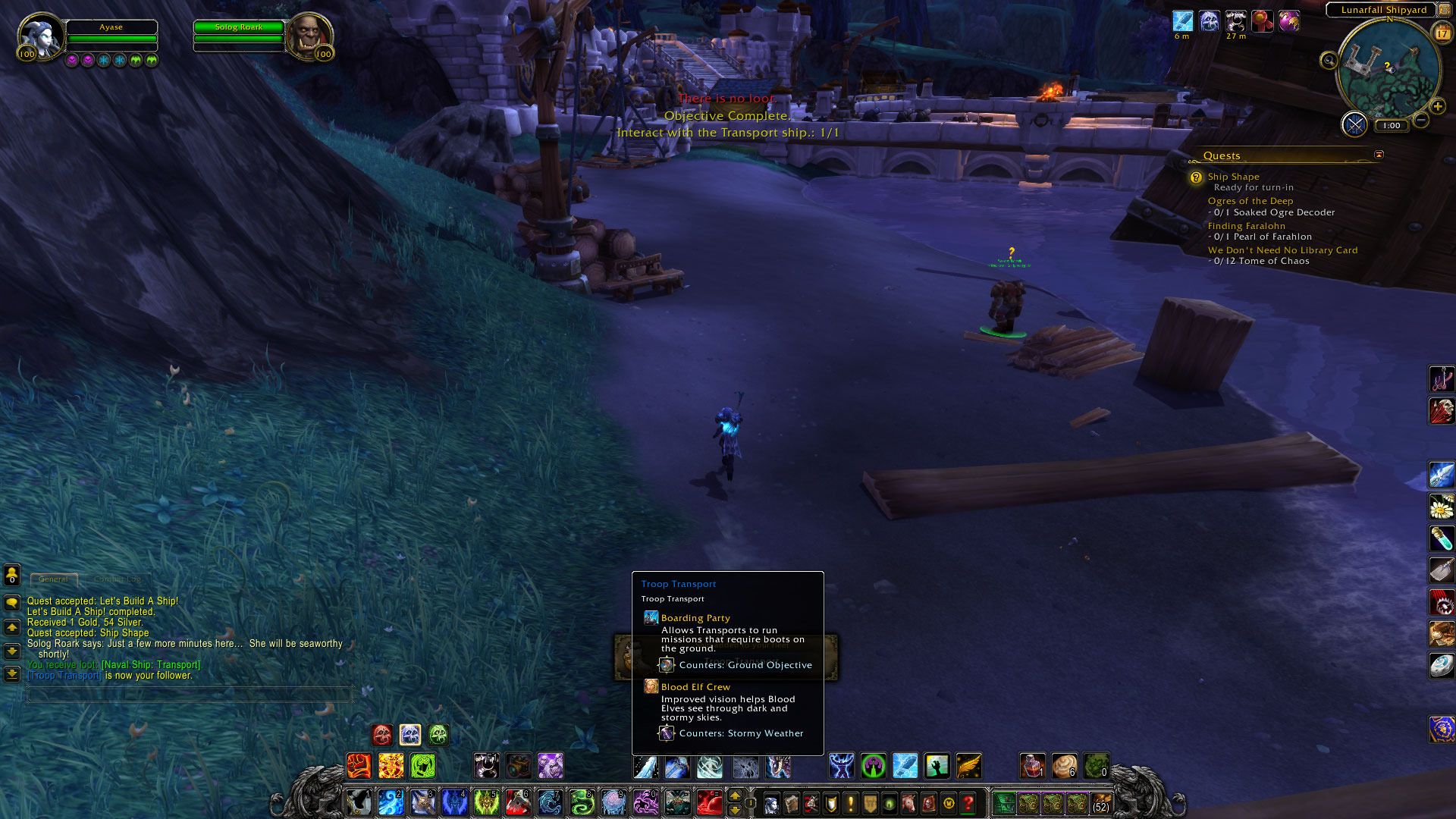Screen dimensions: 1456x819
Task: Open We Don't Need No Library Card quest
Action: [x=1282, y=250]
